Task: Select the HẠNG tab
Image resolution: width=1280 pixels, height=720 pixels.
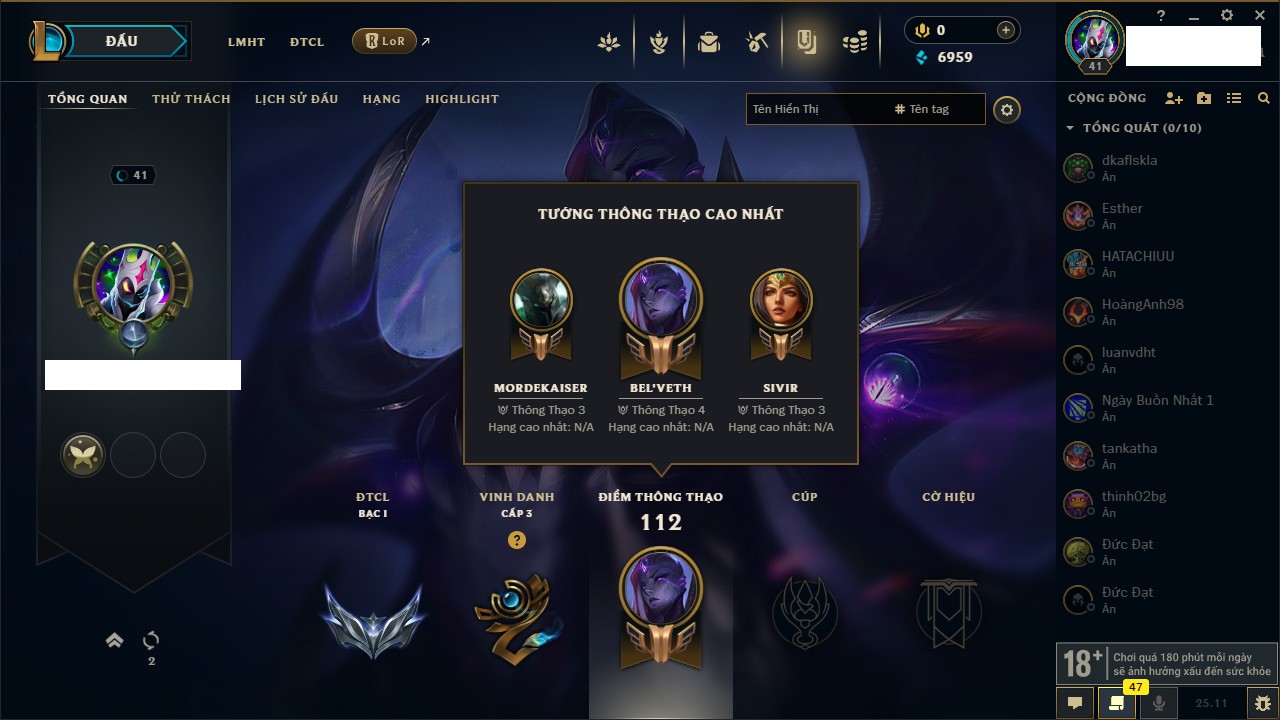Action: (381, 99)
